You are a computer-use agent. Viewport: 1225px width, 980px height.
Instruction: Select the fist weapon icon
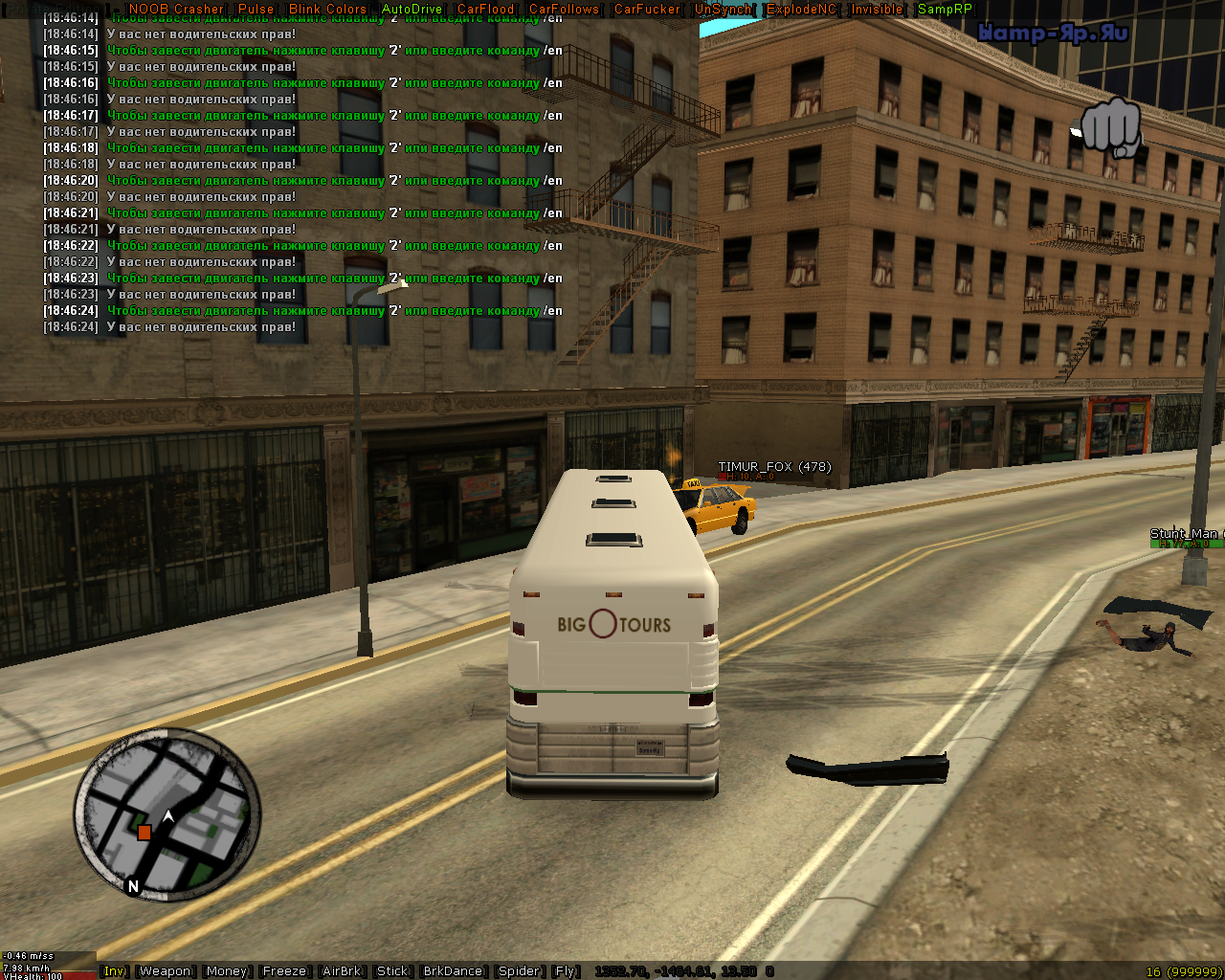click(x=1110, y=126)
